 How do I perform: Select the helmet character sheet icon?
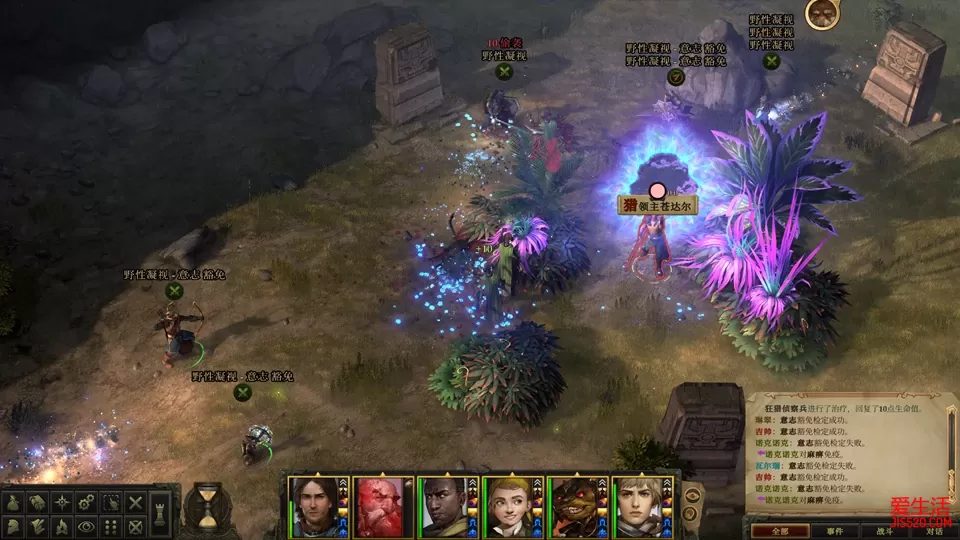click(14, 526)
